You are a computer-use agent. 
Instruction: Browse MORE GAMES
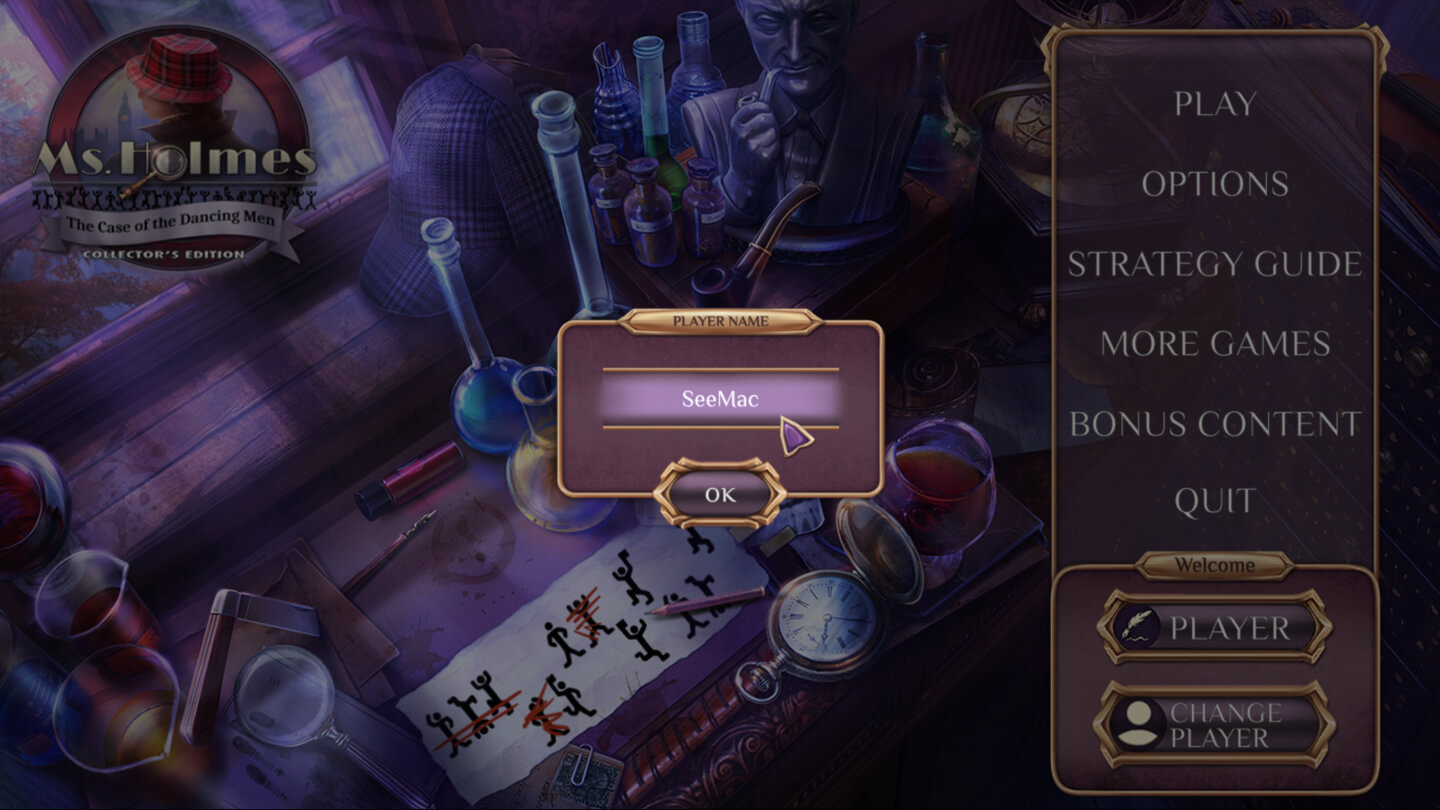pyautogui.click(x=1215, y=344)
